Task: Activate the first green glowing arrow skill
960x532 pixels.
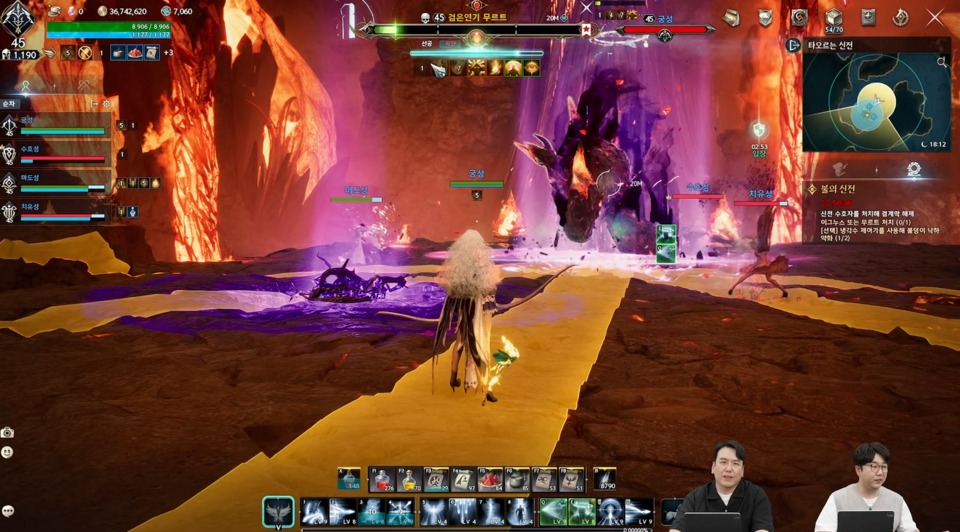Action: coord(553,512)
